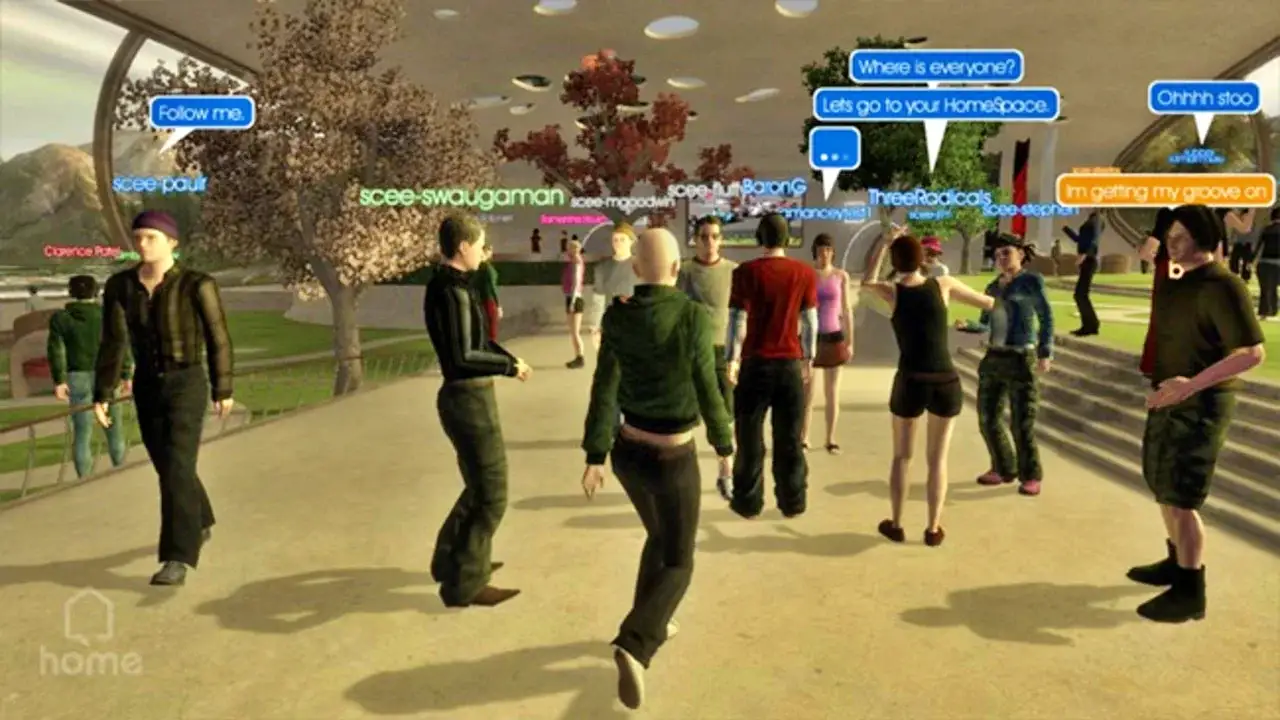Screen dimensions: 1280x720
Task: Select the BaronG player name
Action: coord(775,187)
